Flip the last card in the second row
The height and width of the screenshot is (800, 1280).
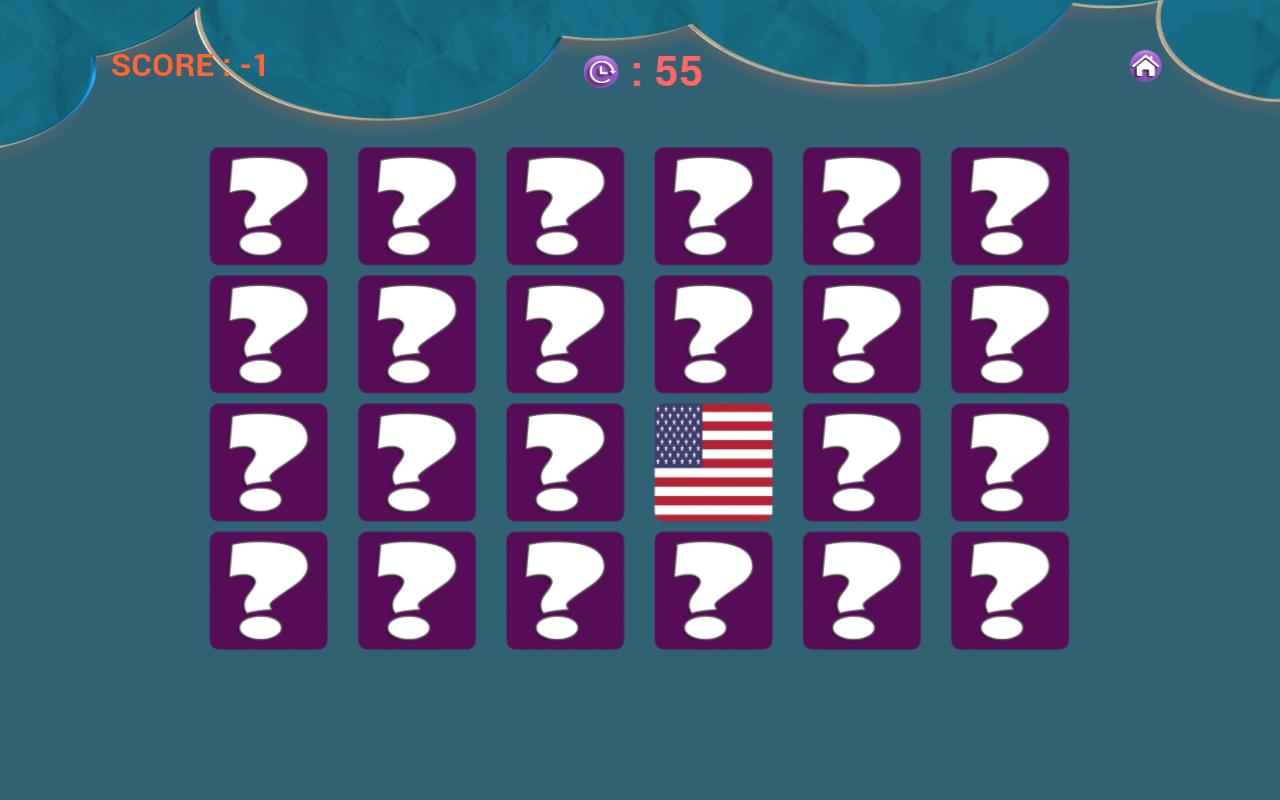click(1009, 334)
